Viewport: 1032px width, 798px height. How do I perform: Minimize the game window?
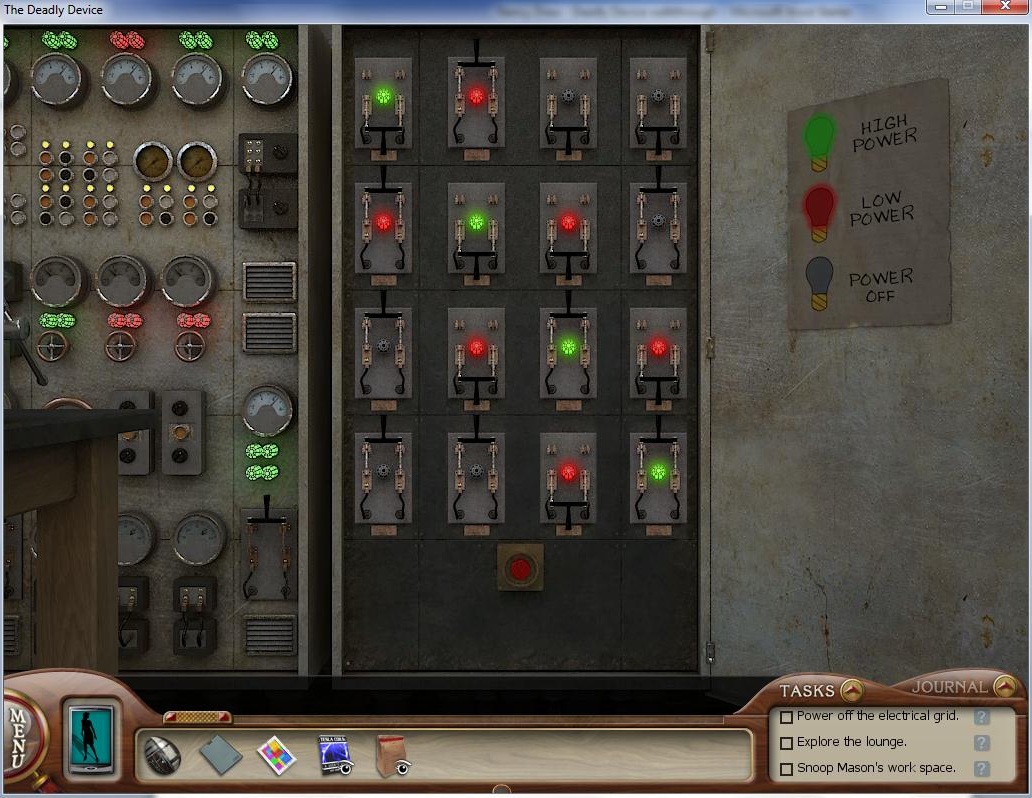click(x=940, y=7)
